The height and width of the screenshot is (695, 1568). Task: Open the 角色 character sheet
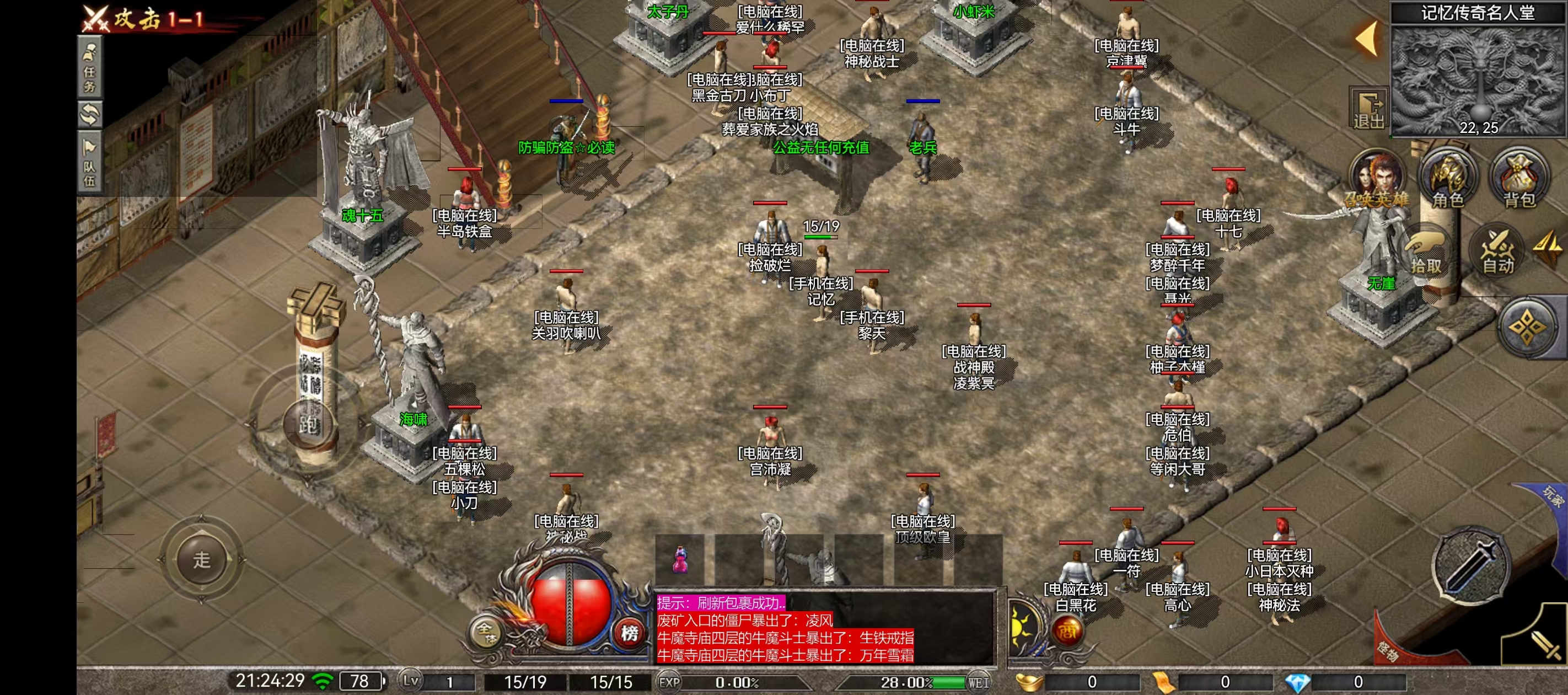tap(1448, 180)
